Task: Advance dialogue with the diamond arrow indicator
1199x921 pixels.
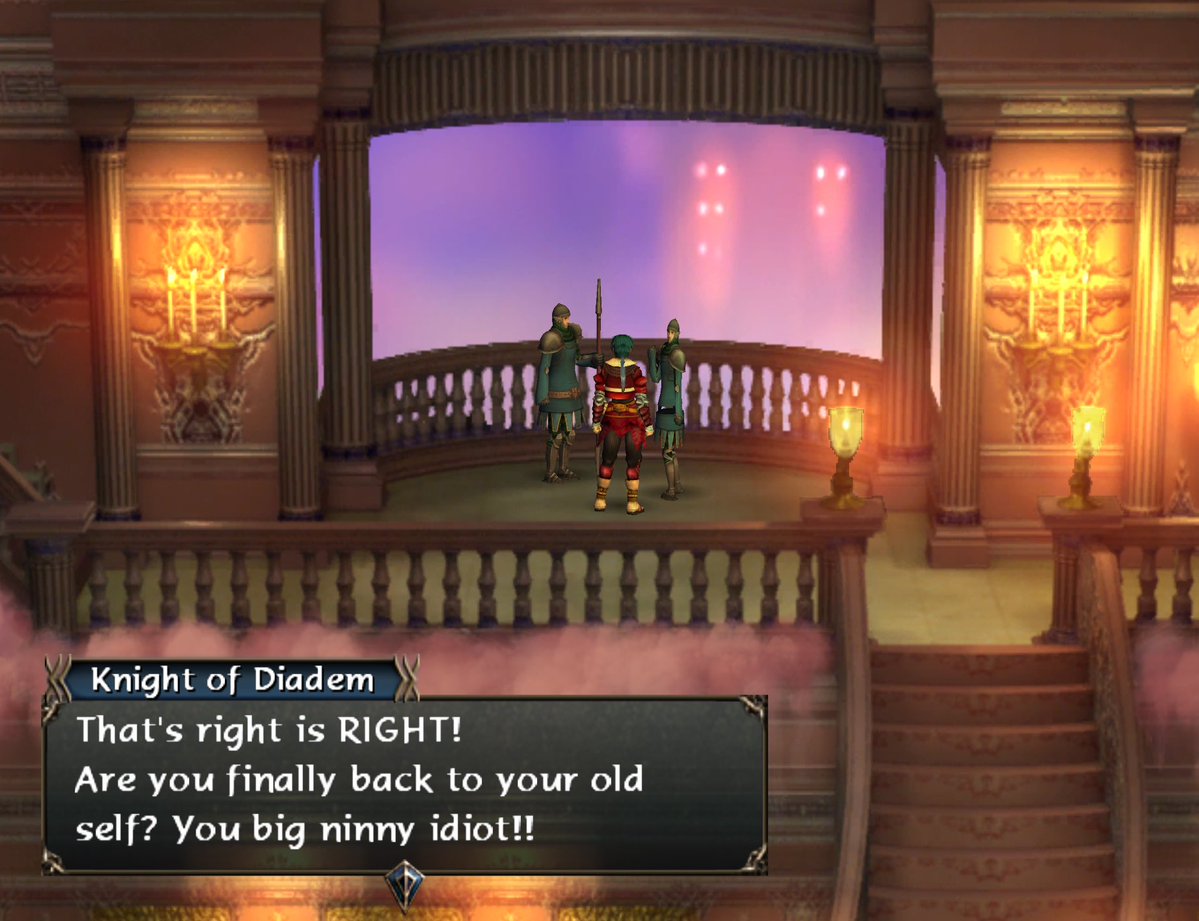Action: point(405,884)
